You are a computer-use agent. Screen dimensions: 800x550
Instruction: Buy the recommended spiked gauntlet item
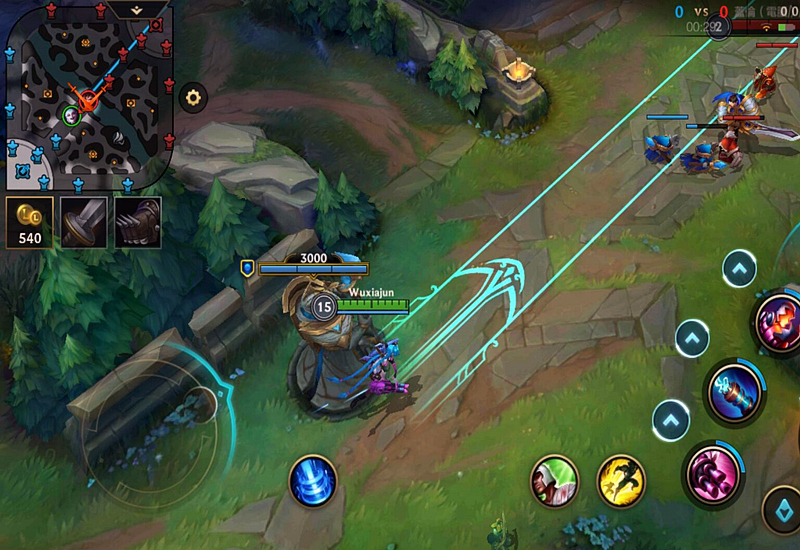tap(137, 222)
